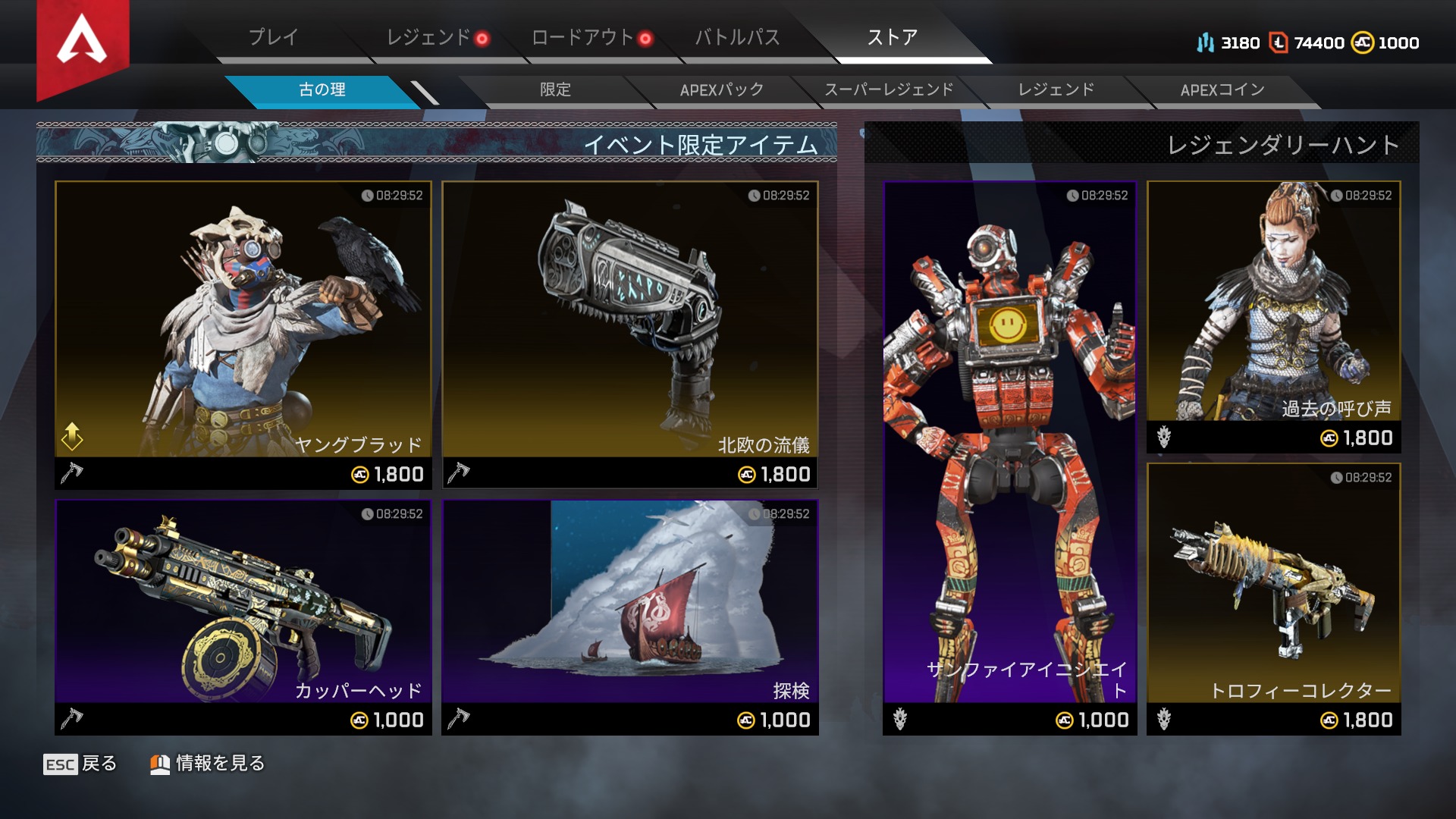The height and width of the screenshot is (819, 1456).
Task: Click the 戻る back button
Action: coord(80,764)
